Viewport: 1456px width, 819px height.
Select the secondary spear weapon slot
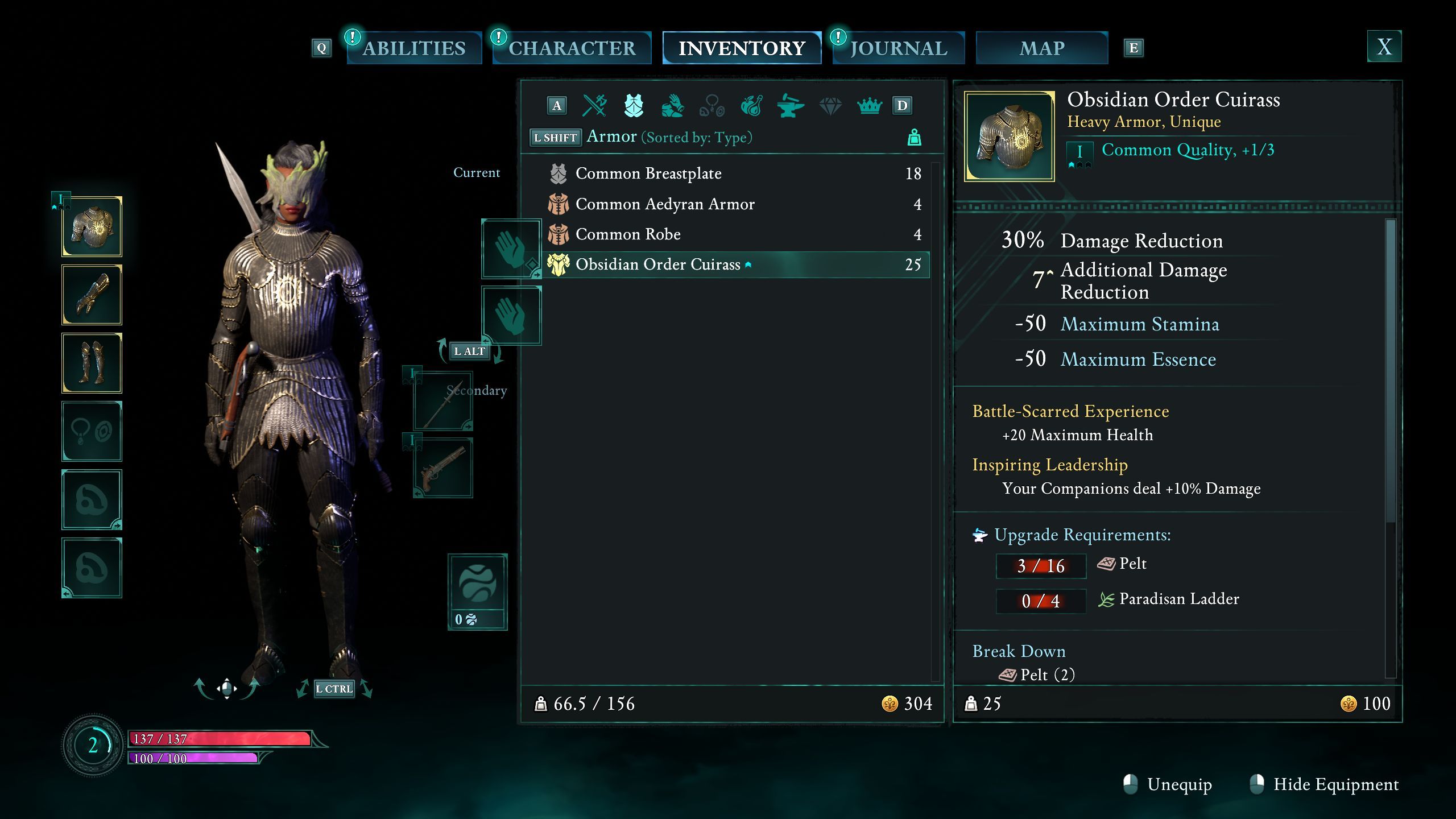[x=443, y=402]
